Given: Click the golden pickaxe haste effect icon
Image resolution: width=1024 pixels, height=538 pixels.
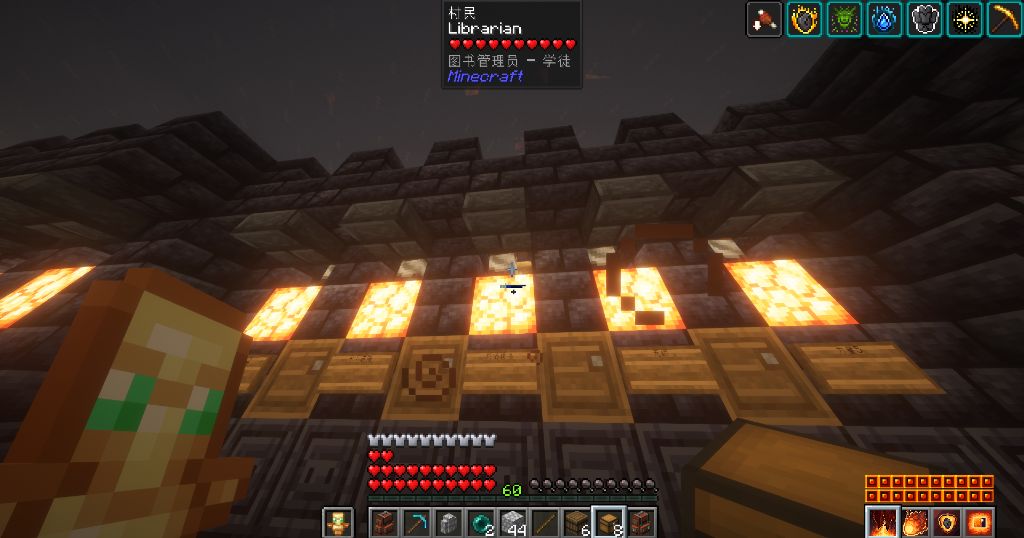Looking at the screenshot, I should click(x=1003, y=19).
